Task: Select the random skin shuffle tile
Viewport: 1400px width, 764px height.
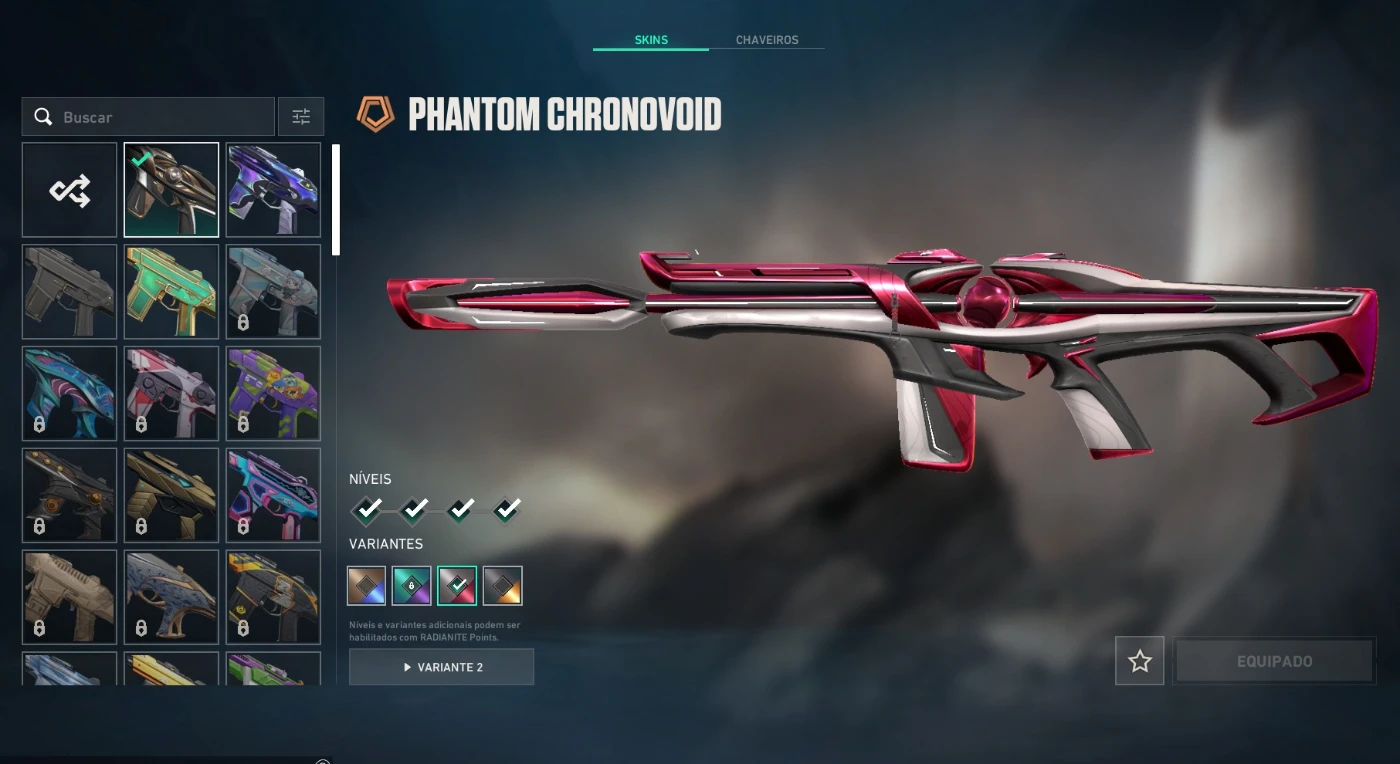Action: pyautogui.click(x=70, y=190)
